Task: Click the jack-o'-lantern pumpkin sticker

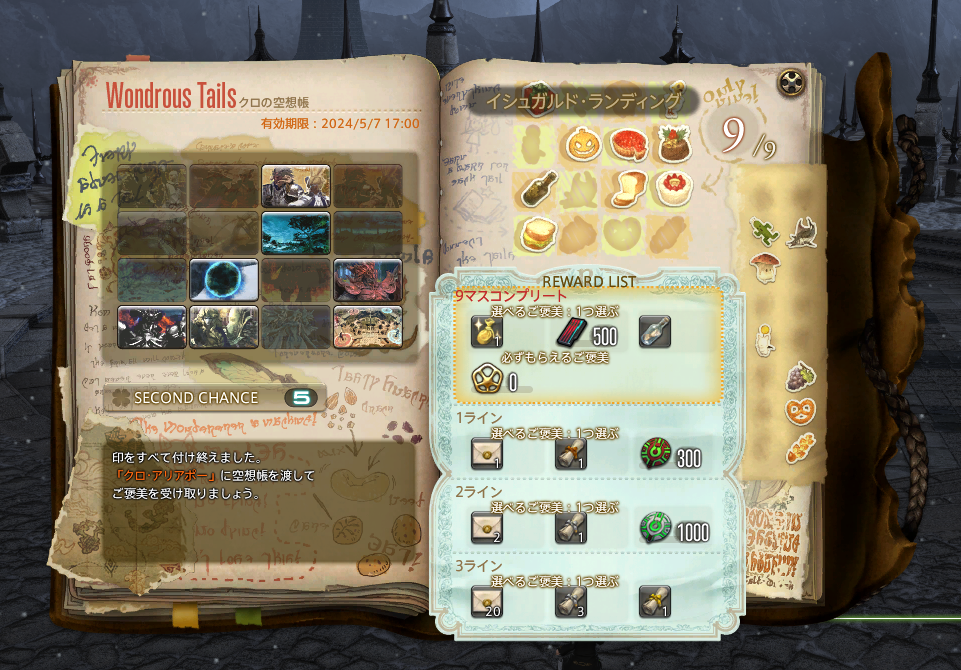Action: coord(582,145)
